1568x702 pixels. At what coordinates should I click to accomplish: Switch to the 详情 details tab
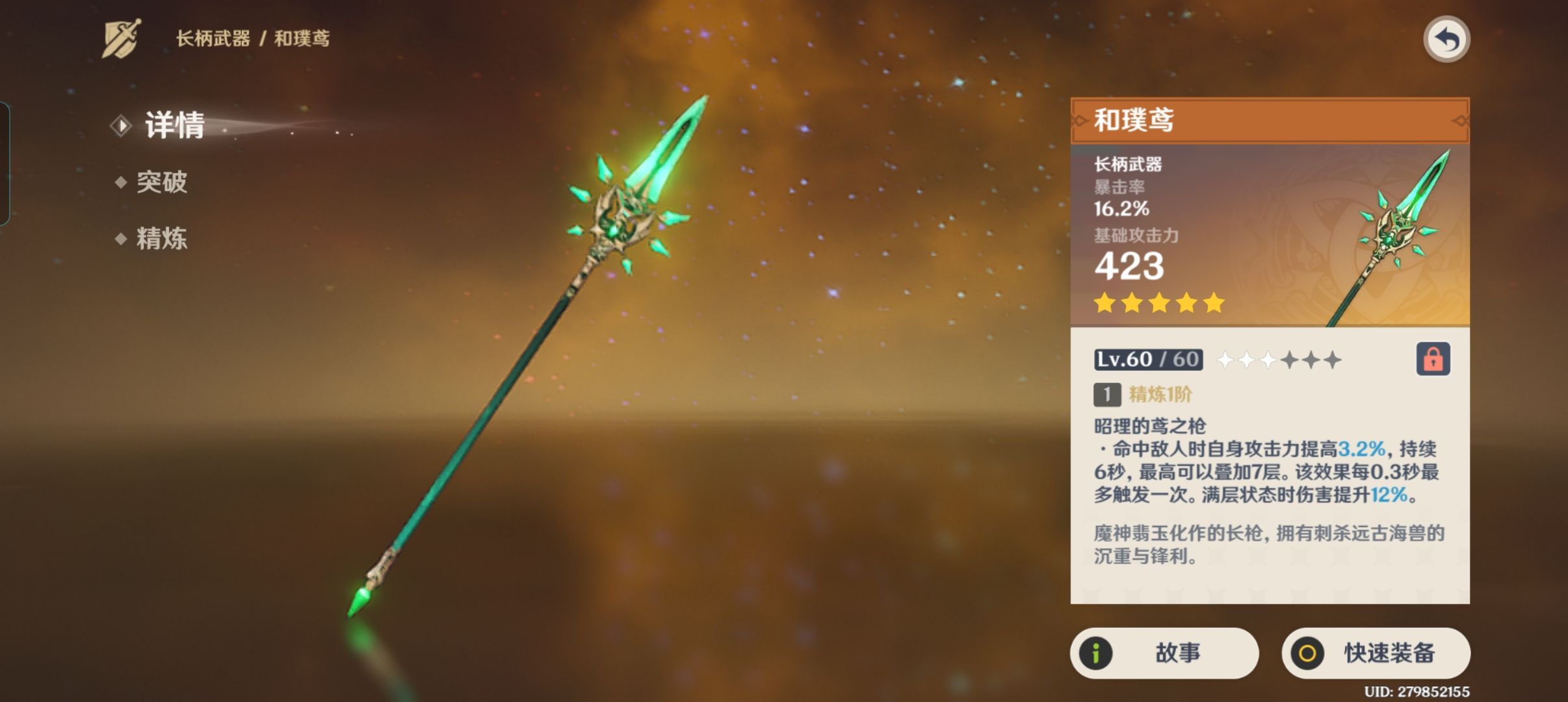tap(174, 125)
